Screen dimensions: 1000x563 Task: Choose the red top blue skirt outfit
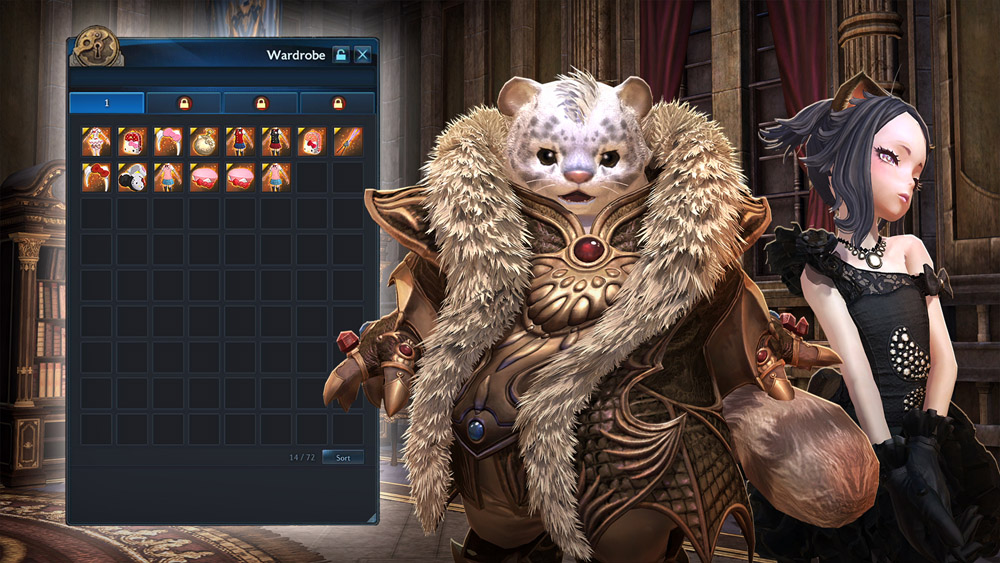coord(240,141)
